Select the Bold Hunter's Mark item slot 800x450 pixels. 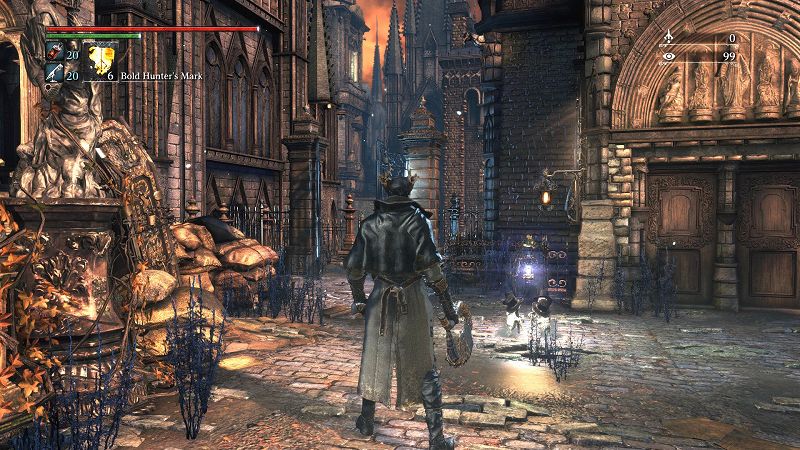tap(101, 60)
